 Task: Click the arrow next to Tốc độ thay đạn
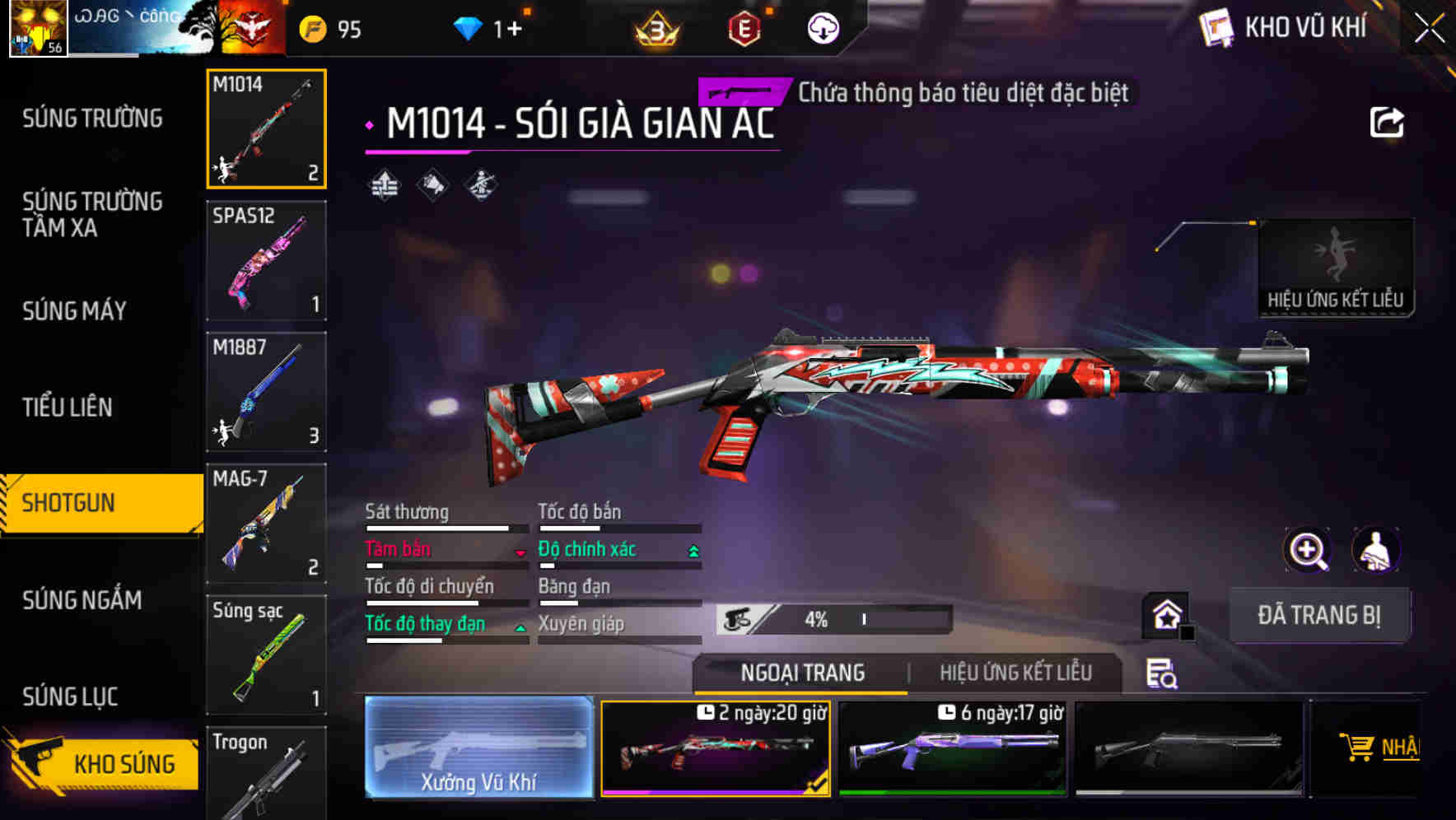tap(521, 628)
